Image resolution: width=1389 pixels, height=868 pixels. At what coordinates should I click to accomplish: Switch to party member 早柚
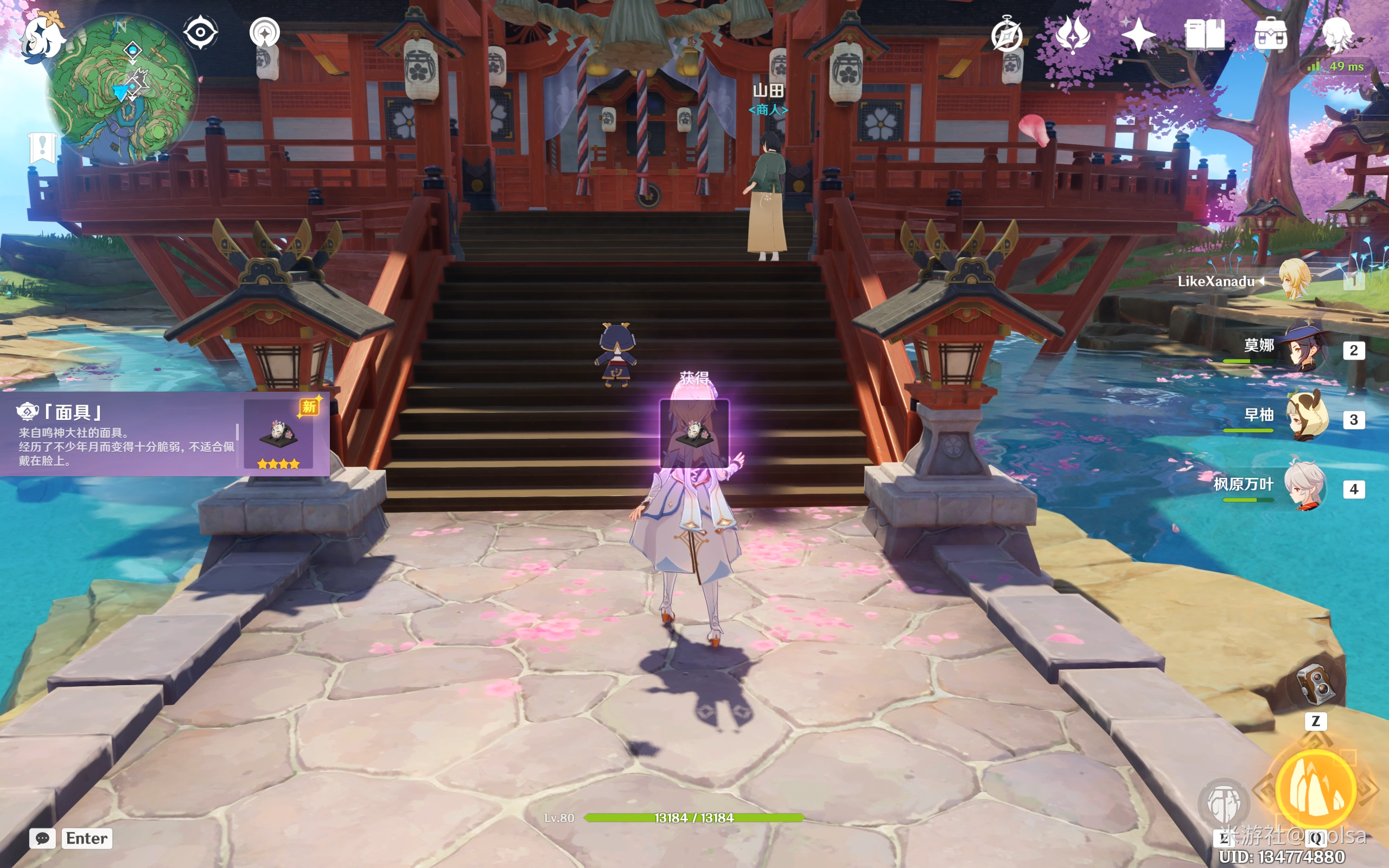[x=1305, y=417]
